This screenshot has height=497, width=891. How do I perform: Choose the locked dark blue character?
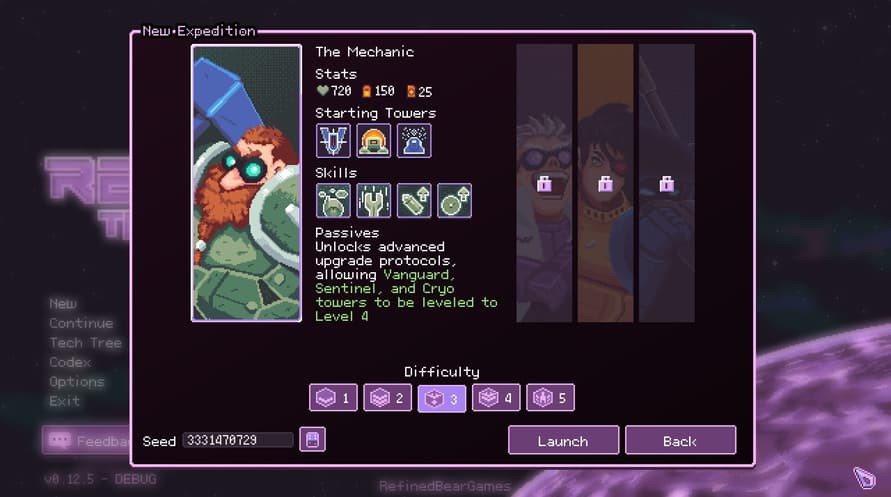click(x=666, y=183)
